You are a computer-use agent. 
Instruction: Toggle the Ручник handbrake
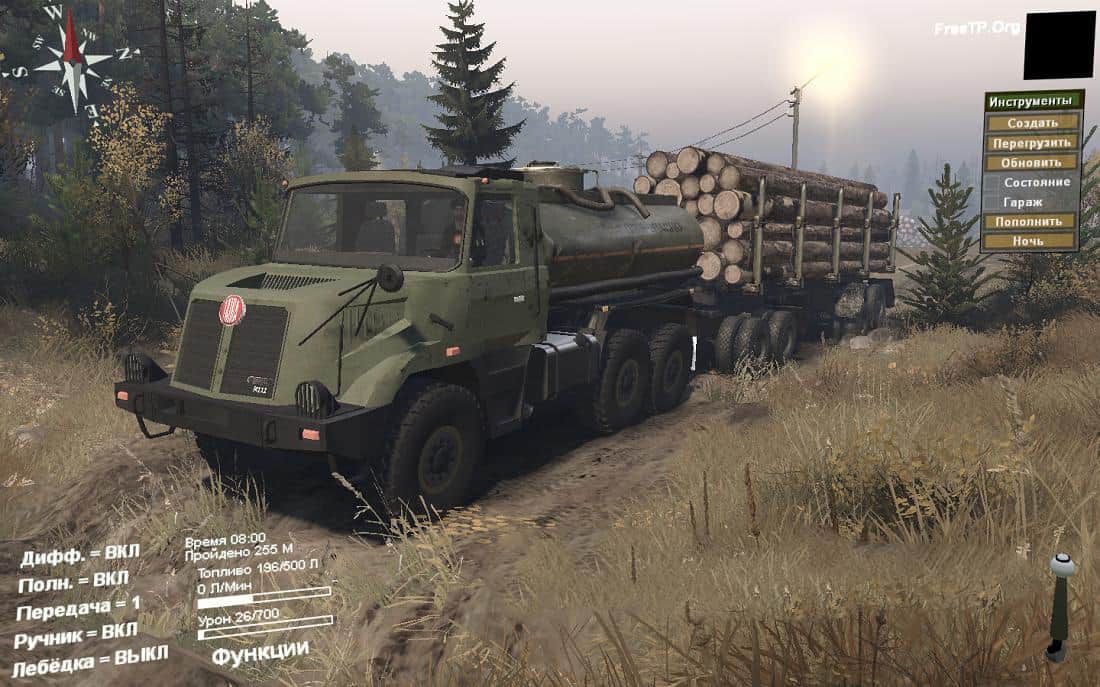click(76, 634)
